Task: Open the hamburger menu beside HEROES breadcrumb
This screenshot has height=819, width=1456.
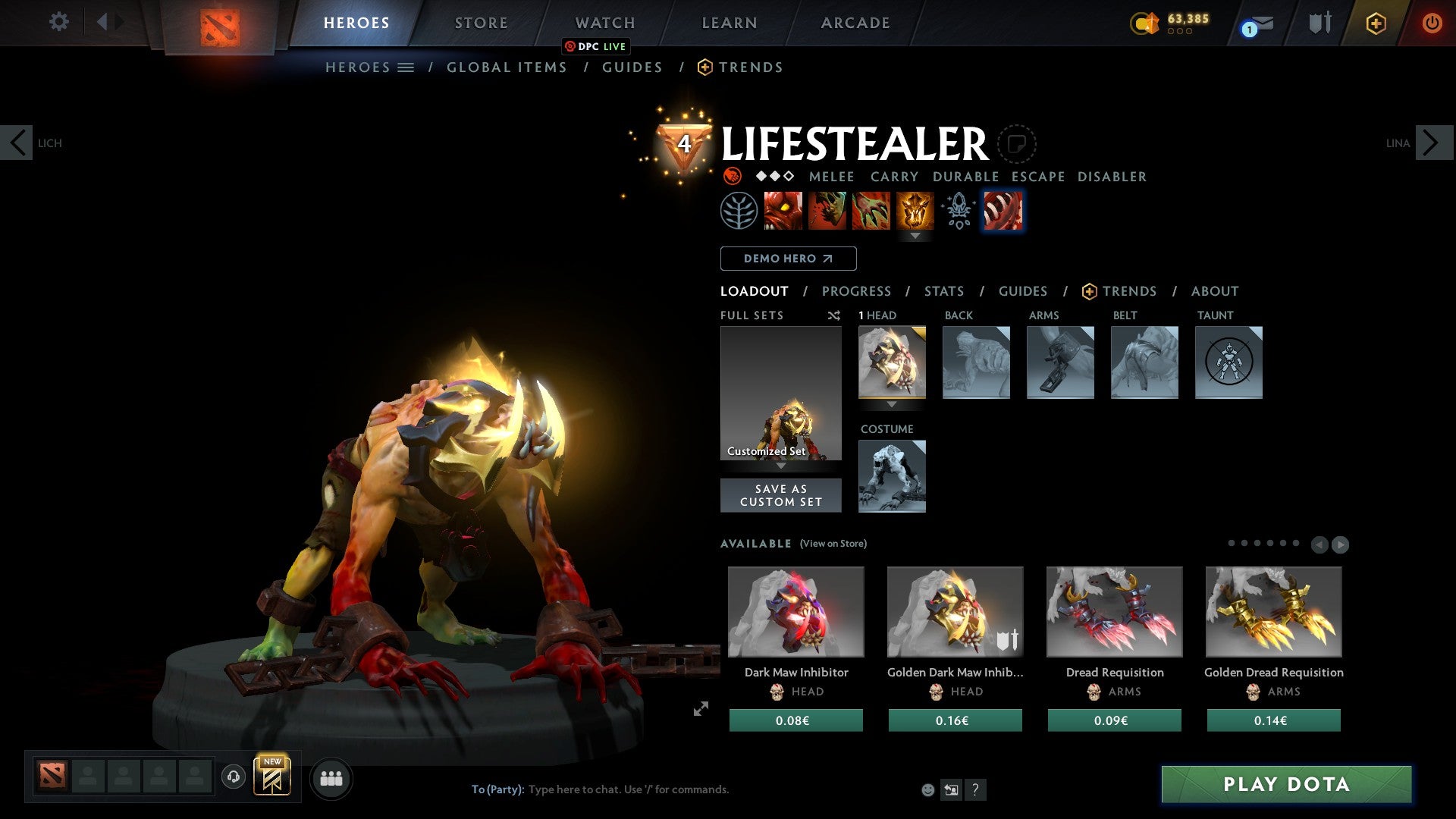Action: coord(407,67)
